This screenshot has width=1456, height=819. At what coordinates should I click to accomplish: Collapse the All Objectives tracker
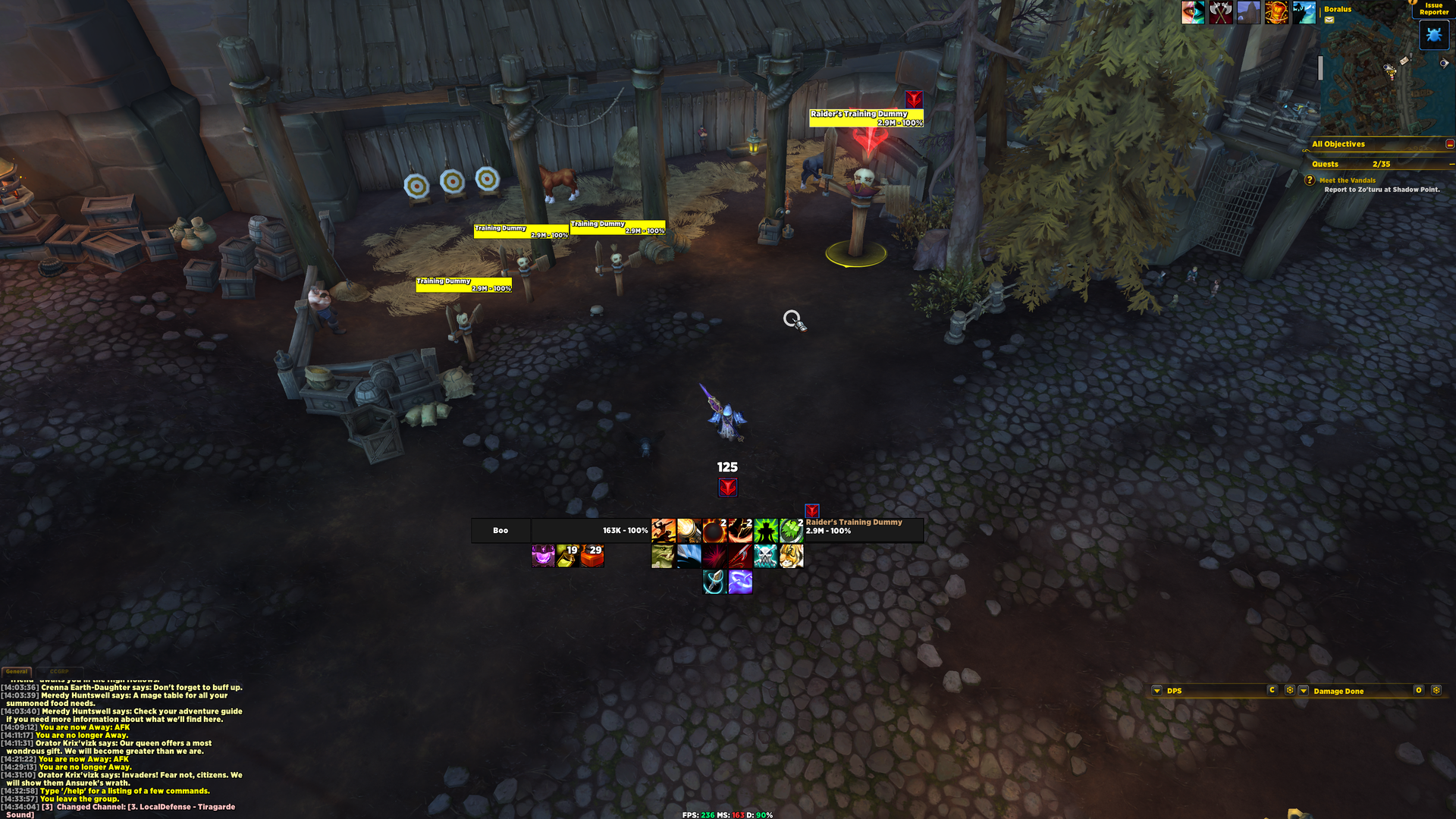1449,144
